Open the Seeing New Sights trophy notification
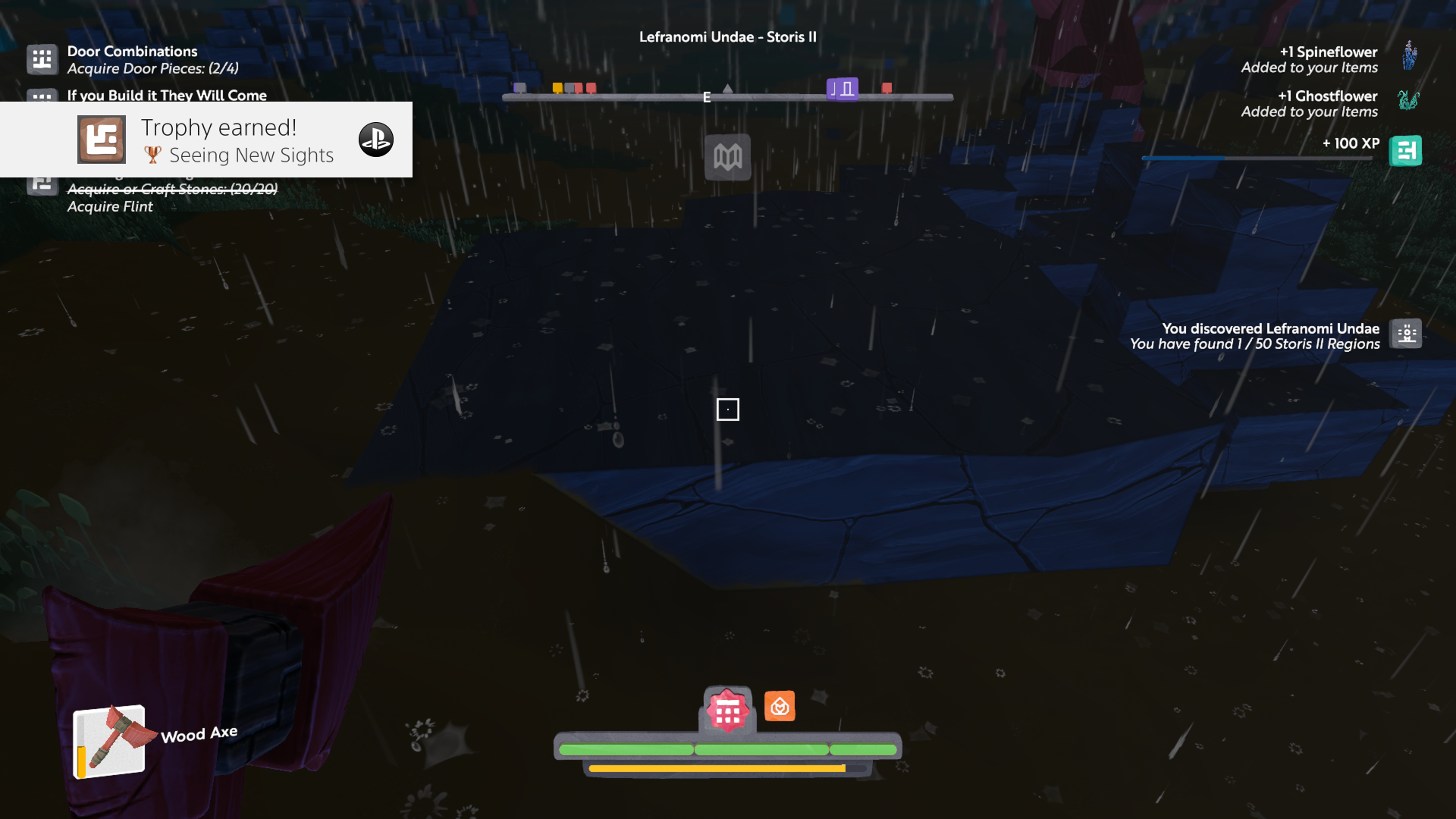This screenshot has width=1456, height=819. tap(239, 140)
